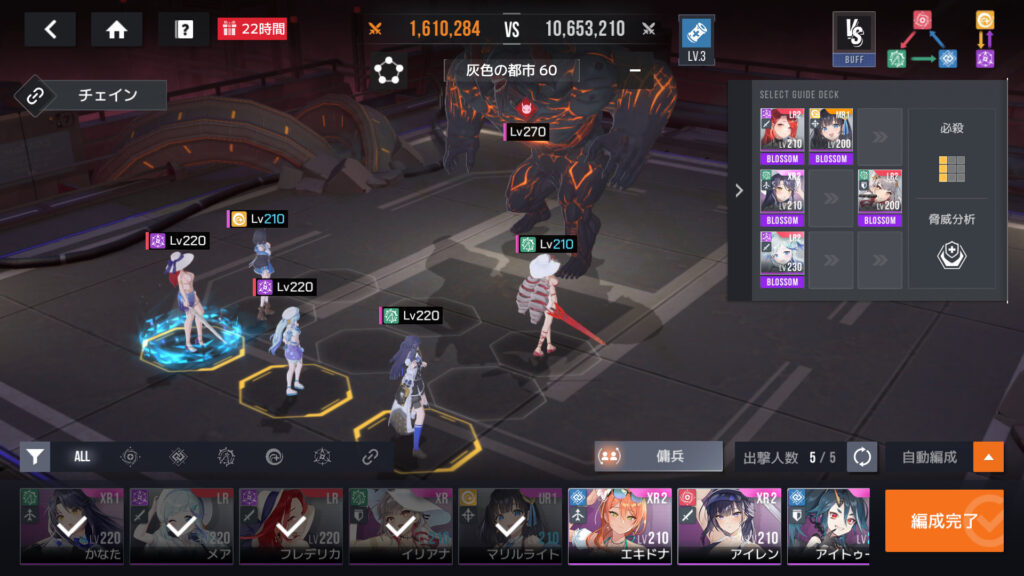Collapse the guide deck panel arrow
This screenshot has height=576, width=1024.
[x=739, y=190]
